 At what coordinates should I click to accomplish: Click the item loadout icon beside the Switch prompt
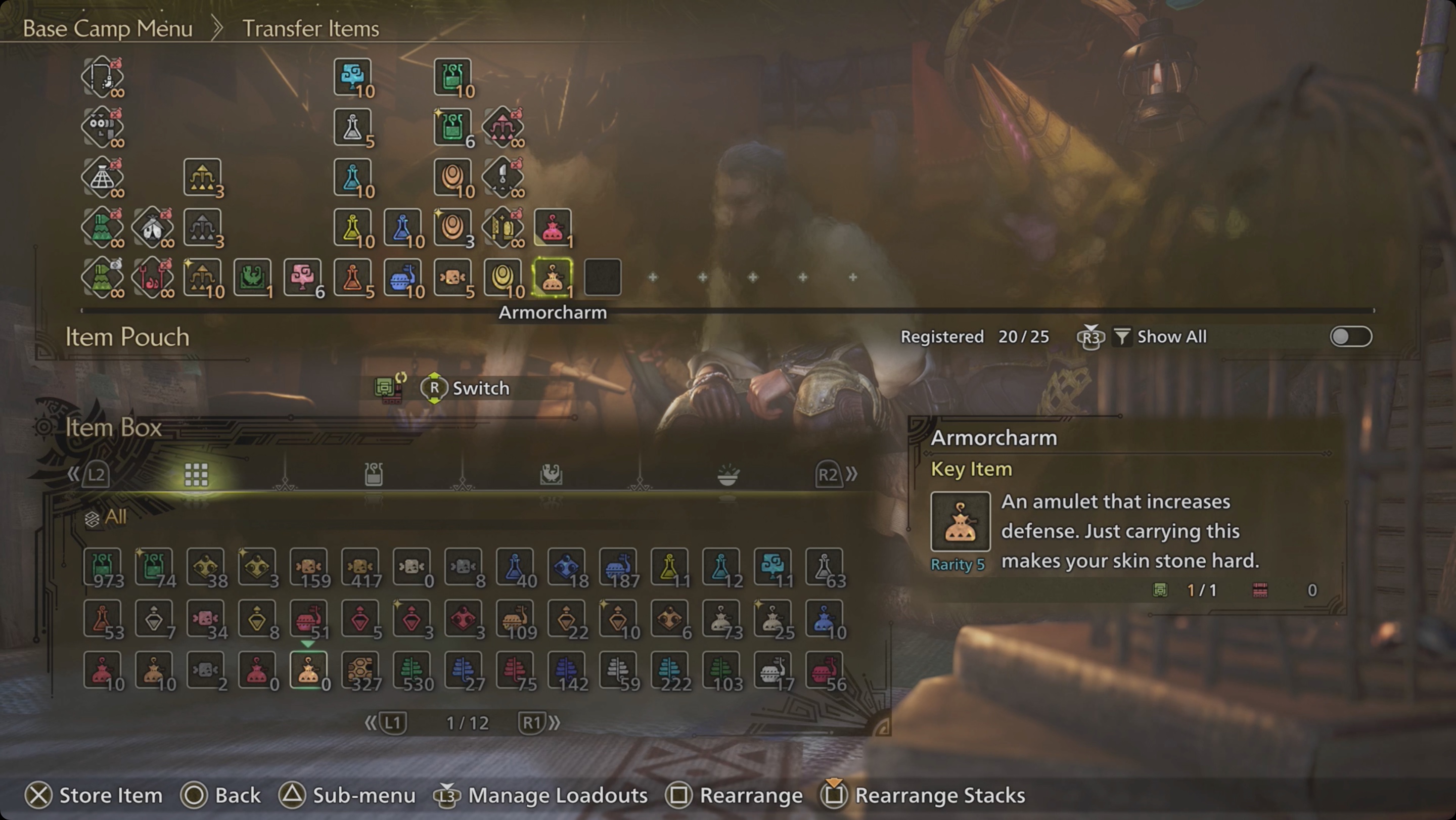point(389,388)
